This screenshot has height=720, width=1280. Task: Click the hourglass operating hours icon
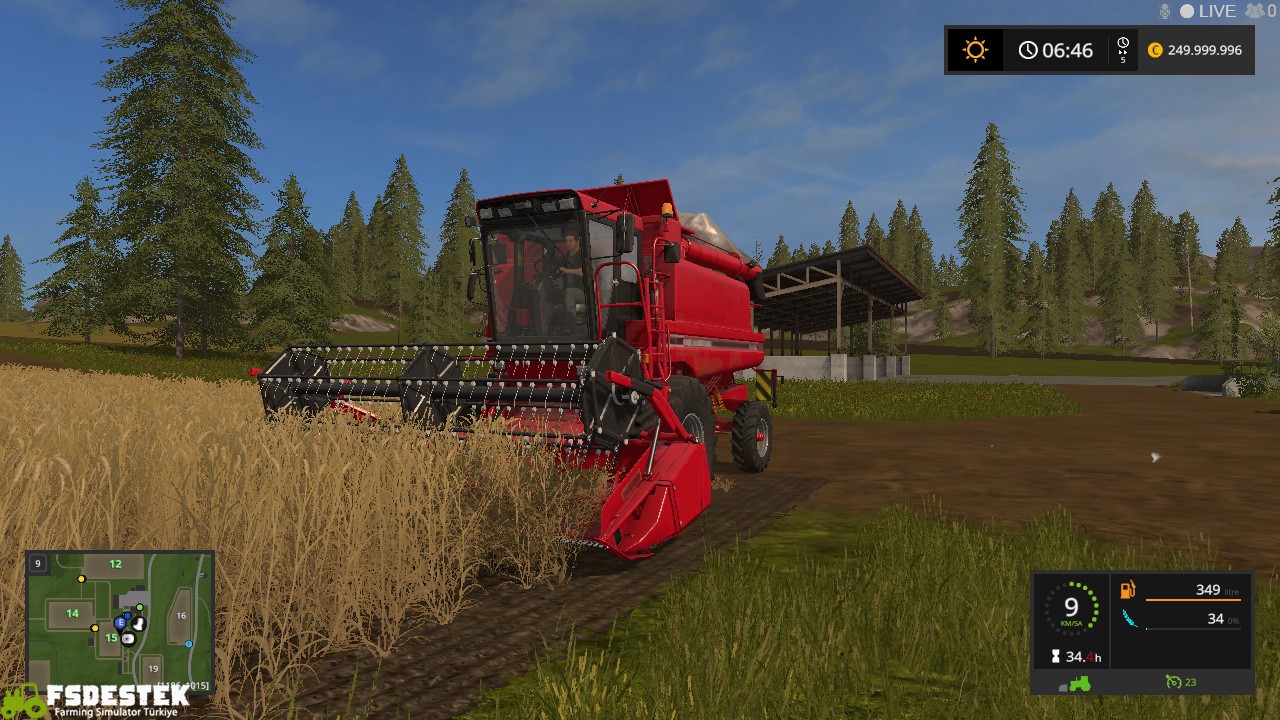(1055, 656)
